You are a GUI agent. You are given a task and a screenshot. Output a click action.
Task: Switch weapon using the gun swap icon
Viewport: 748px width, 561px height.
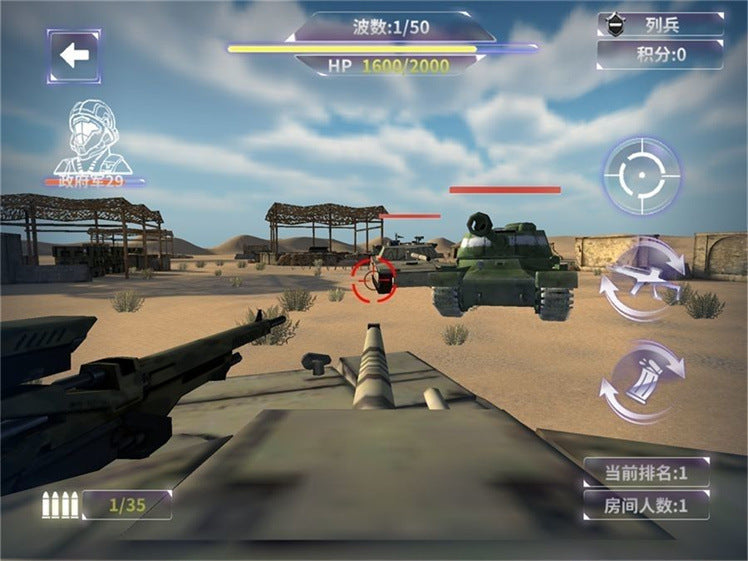pyautogui.click(x=642, y=278)
